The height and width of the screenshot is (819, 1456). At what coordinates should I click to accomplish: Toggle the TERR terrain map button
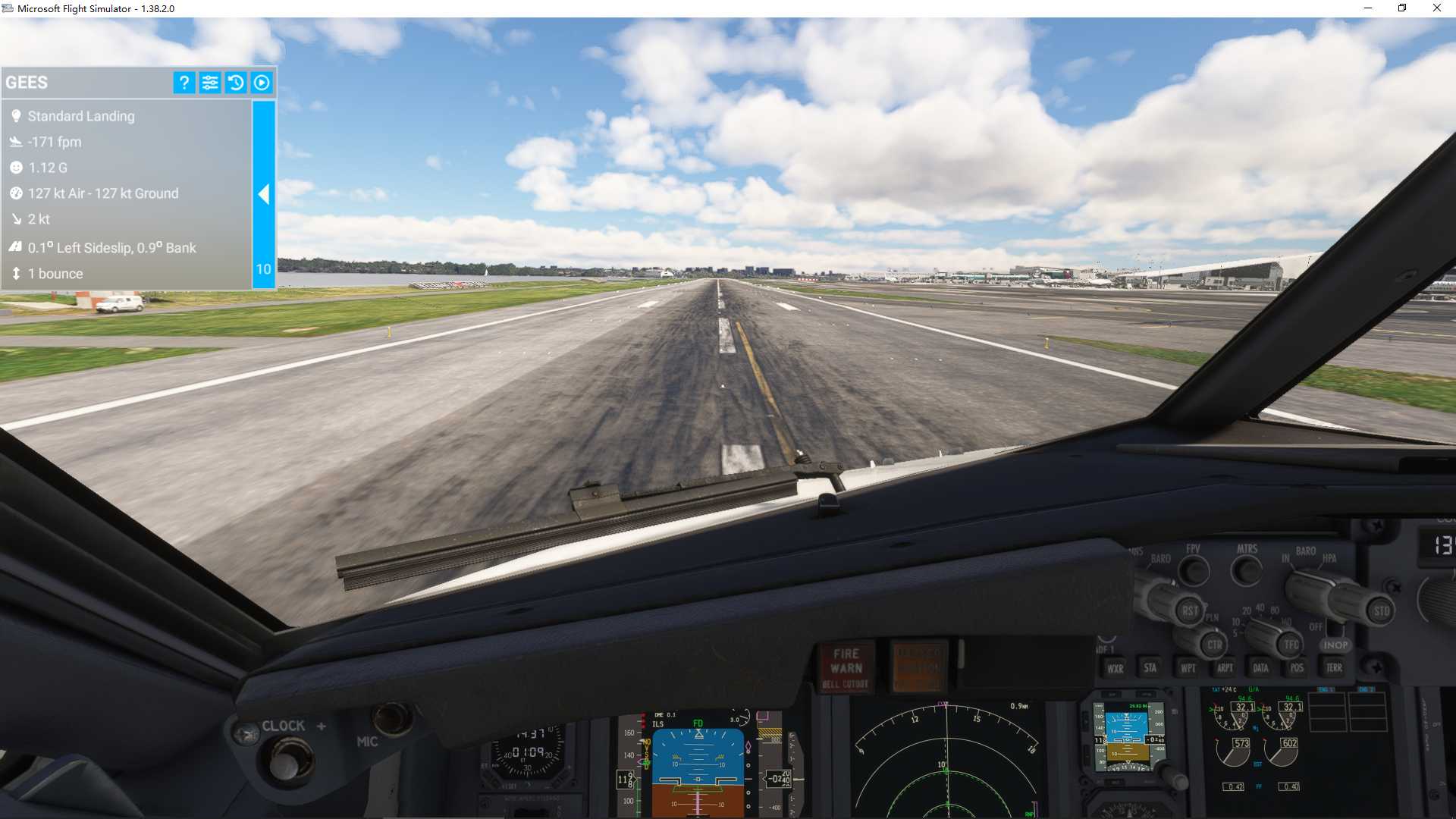tap(1334, 668)
